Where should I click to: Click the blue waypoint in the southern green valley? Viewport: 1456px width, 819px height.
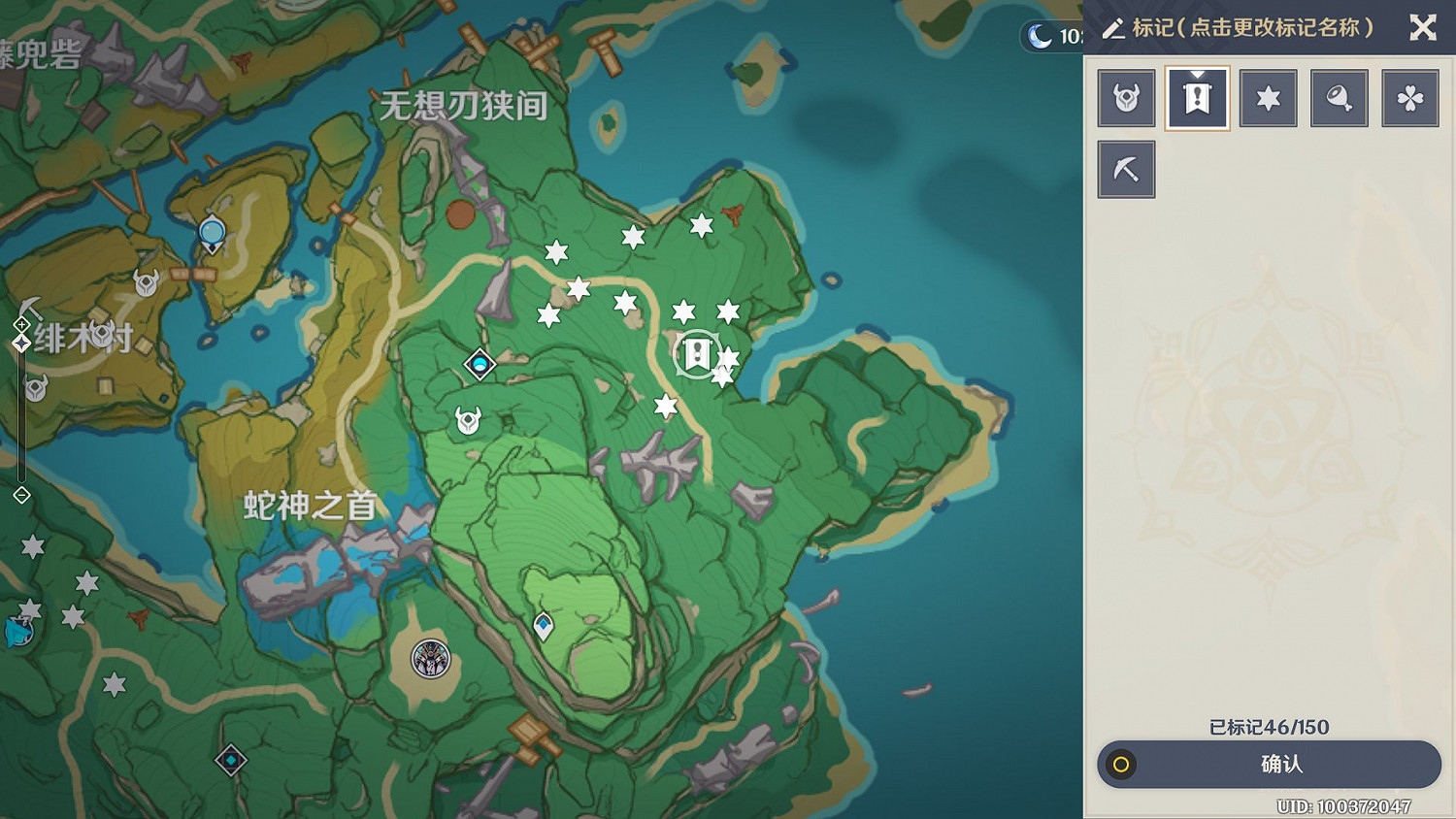[x=543, y=627]
